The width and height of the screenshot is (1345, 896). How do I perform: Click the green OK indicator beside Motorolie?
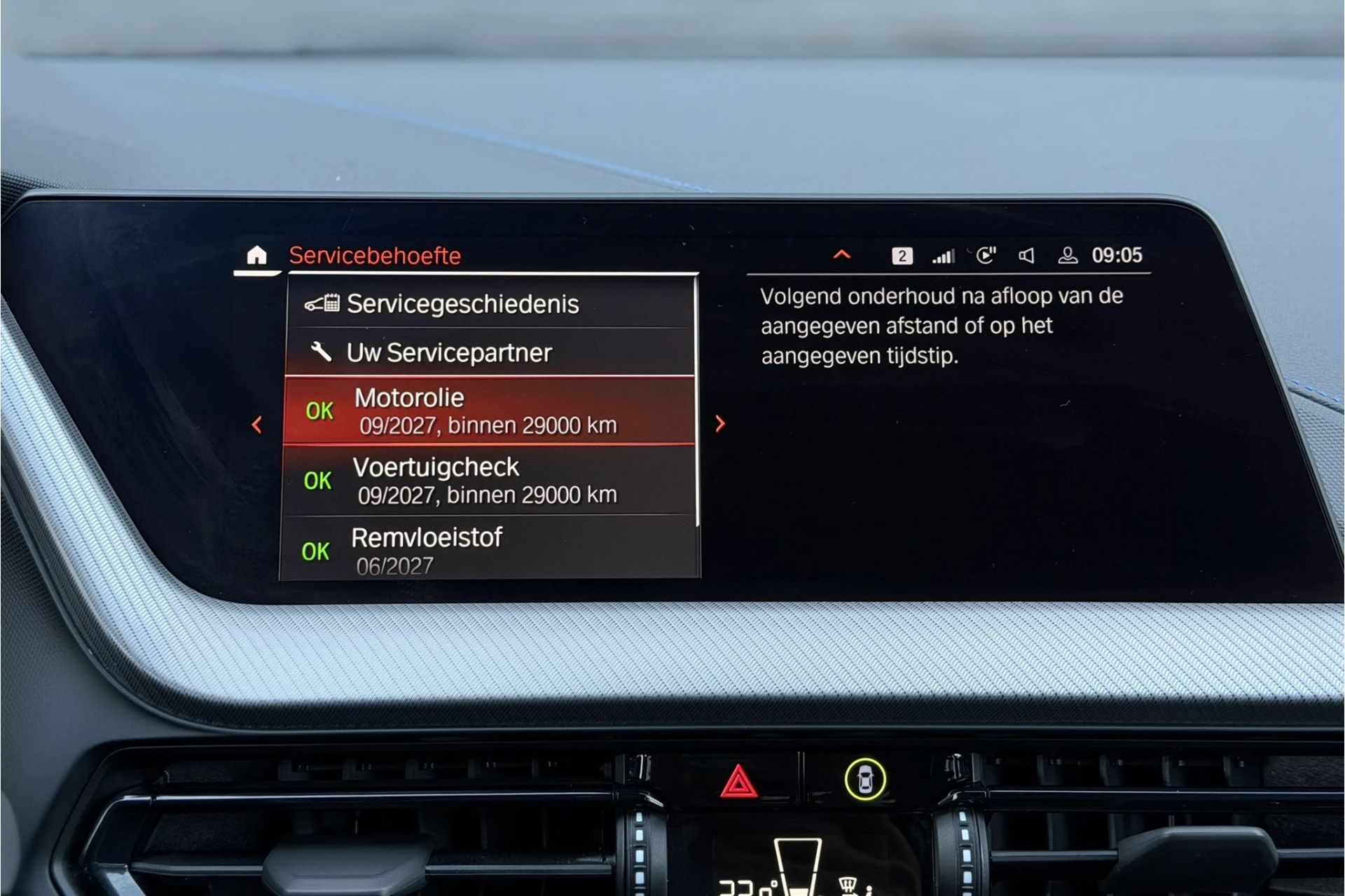coord(318,411)
